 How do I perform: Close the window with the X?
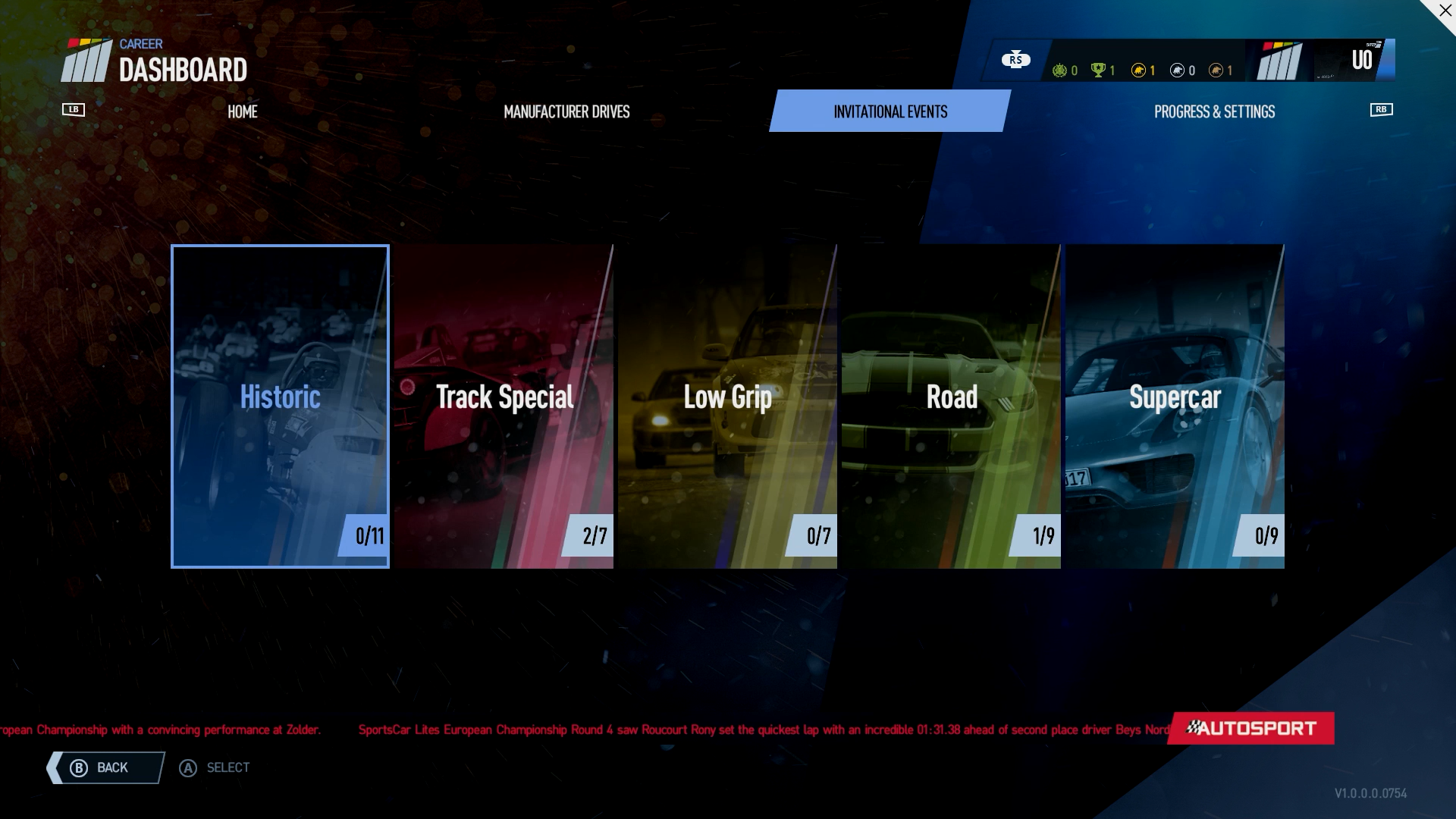pos(1445,11)
